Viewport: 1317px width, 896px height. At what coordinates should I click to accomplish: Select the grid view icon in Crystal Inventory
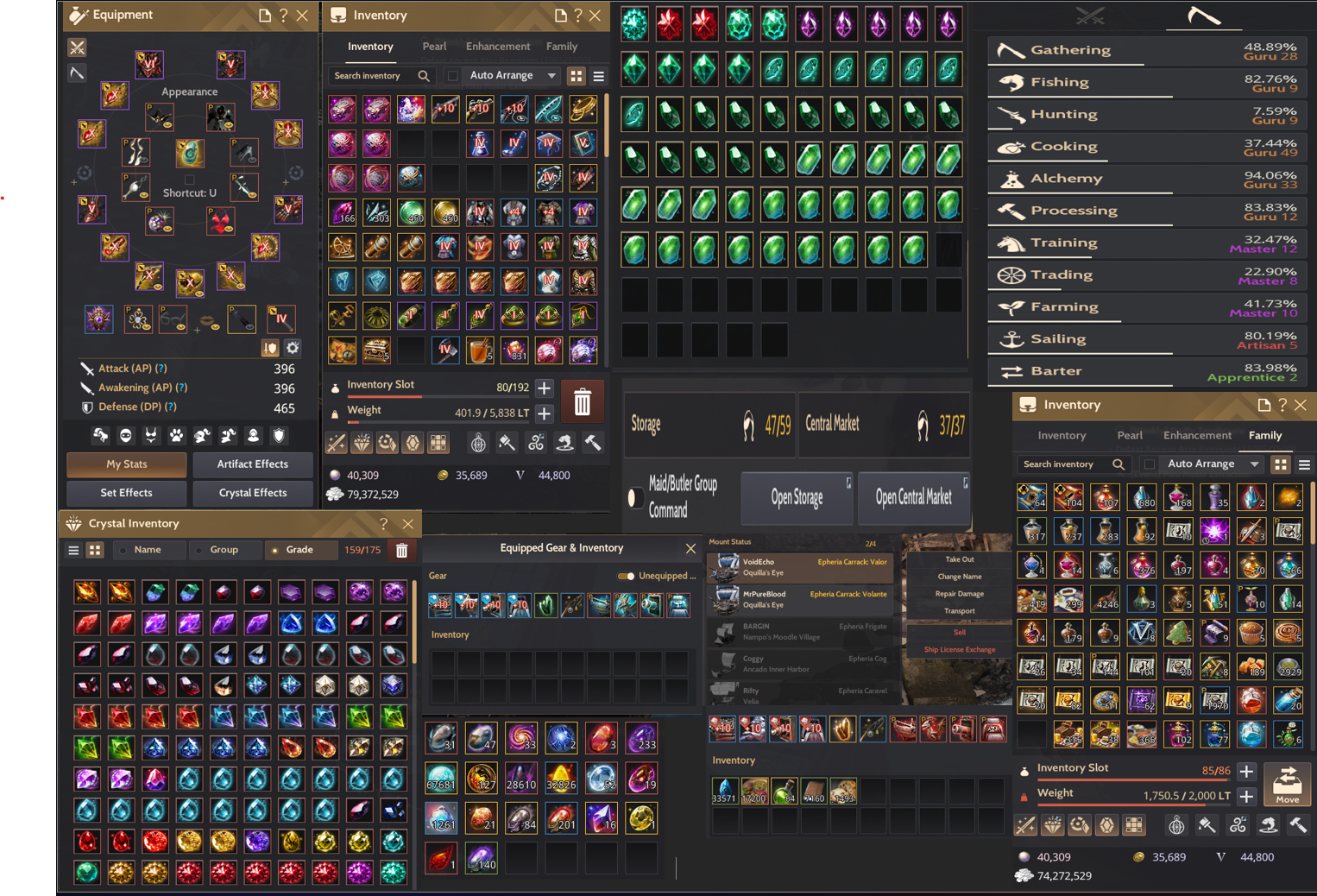click(94, 549)
